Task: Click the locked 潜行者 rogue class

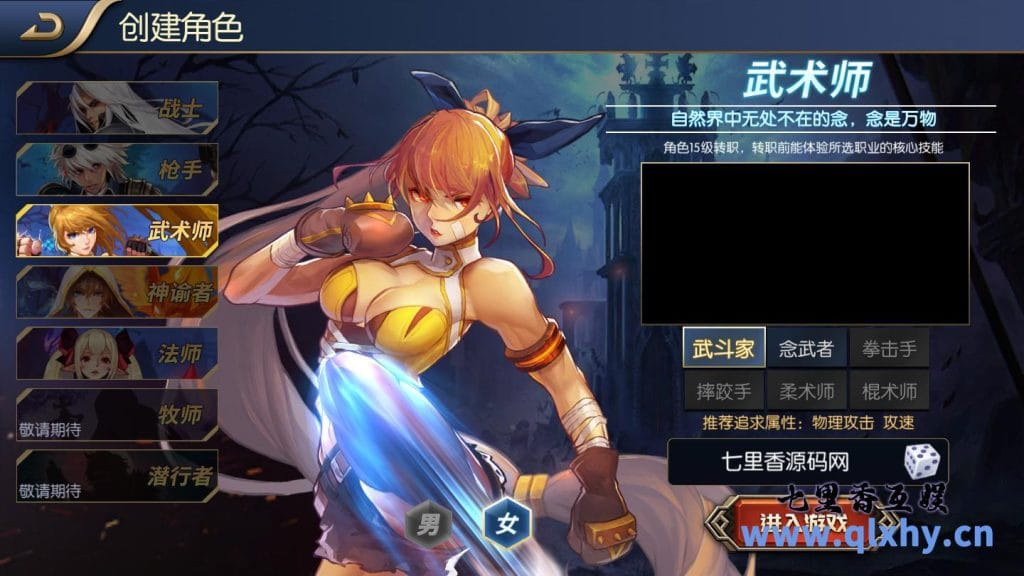Action: click(117, 476)
